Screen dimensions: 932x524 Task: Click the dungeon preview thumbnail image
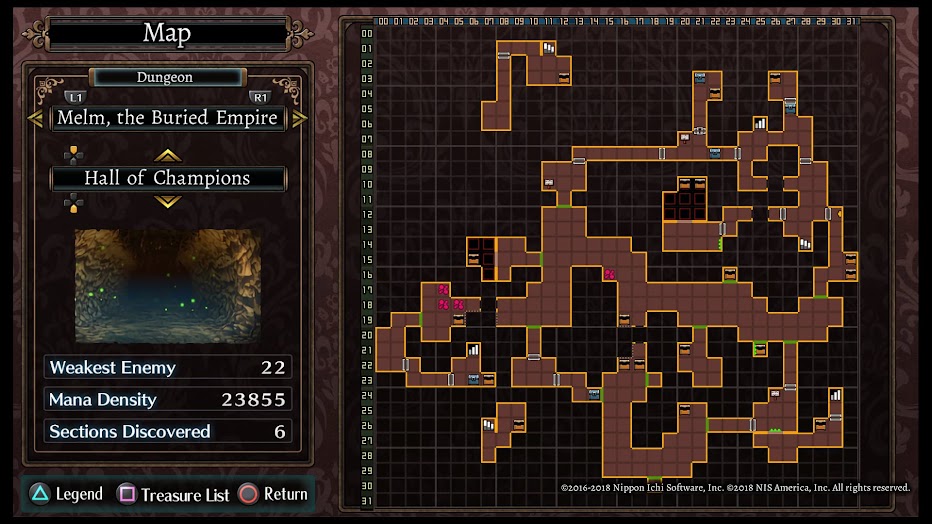point(167,286)
